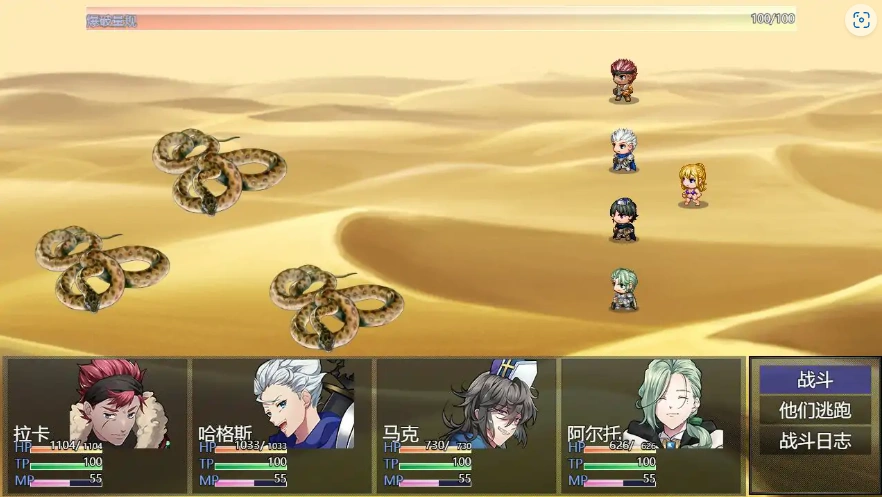Select 阿尔托's party status panel

click(x=650, y=425)
